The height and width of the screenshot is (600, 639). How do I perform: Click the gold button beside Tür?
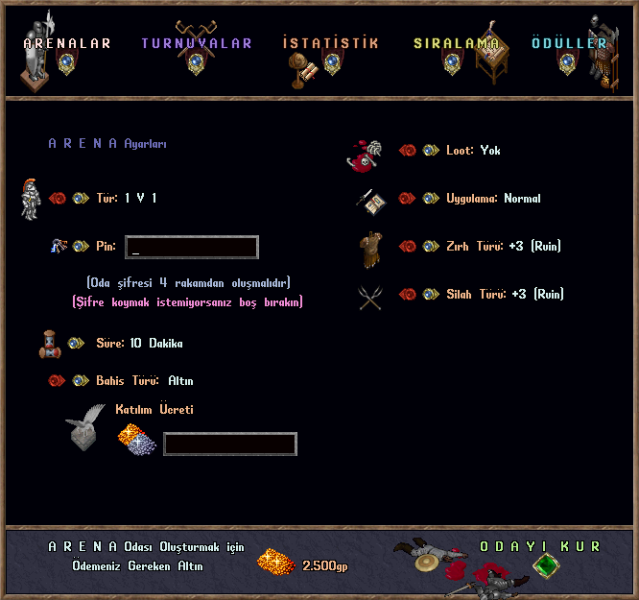coord(80,198)
